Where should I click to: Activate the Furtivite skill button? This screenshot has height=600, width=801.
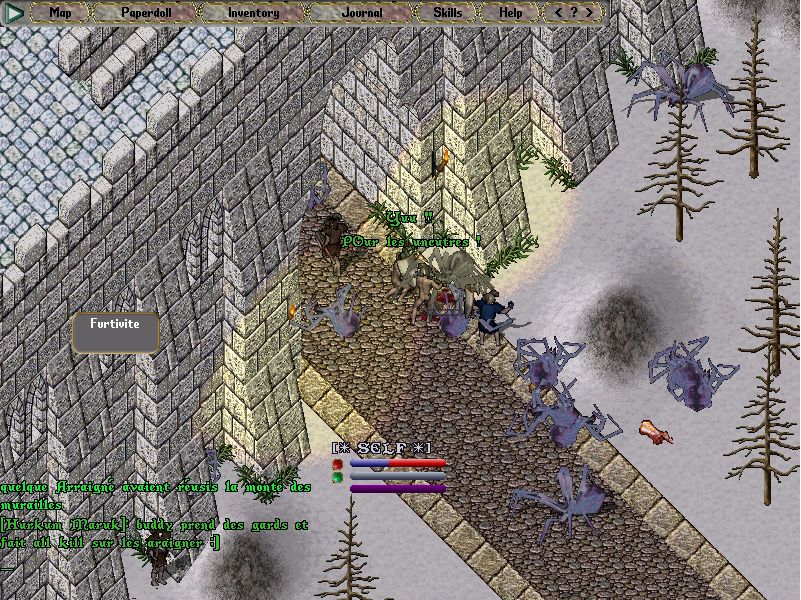click(116, 332)
